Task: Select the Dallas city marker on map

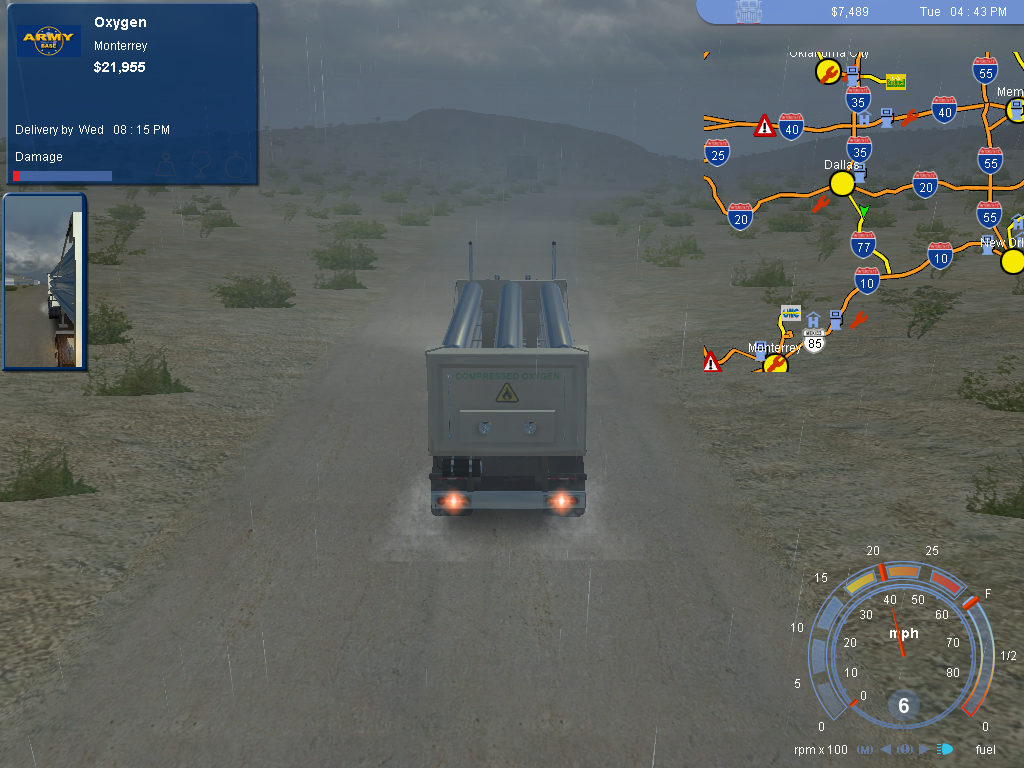Action: point(842,183)
